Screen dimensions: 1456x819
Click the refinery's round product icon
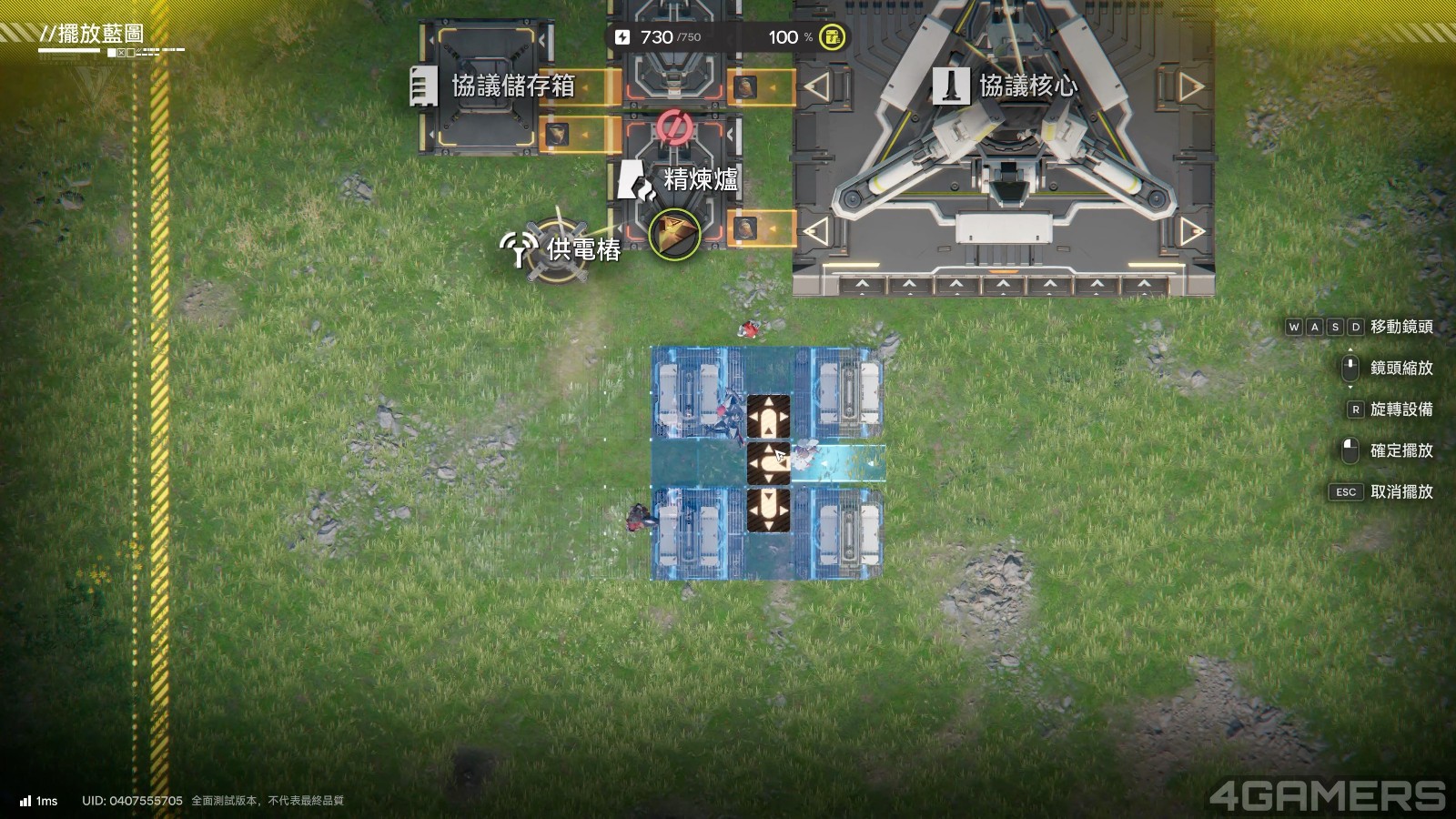click(673, 234)
